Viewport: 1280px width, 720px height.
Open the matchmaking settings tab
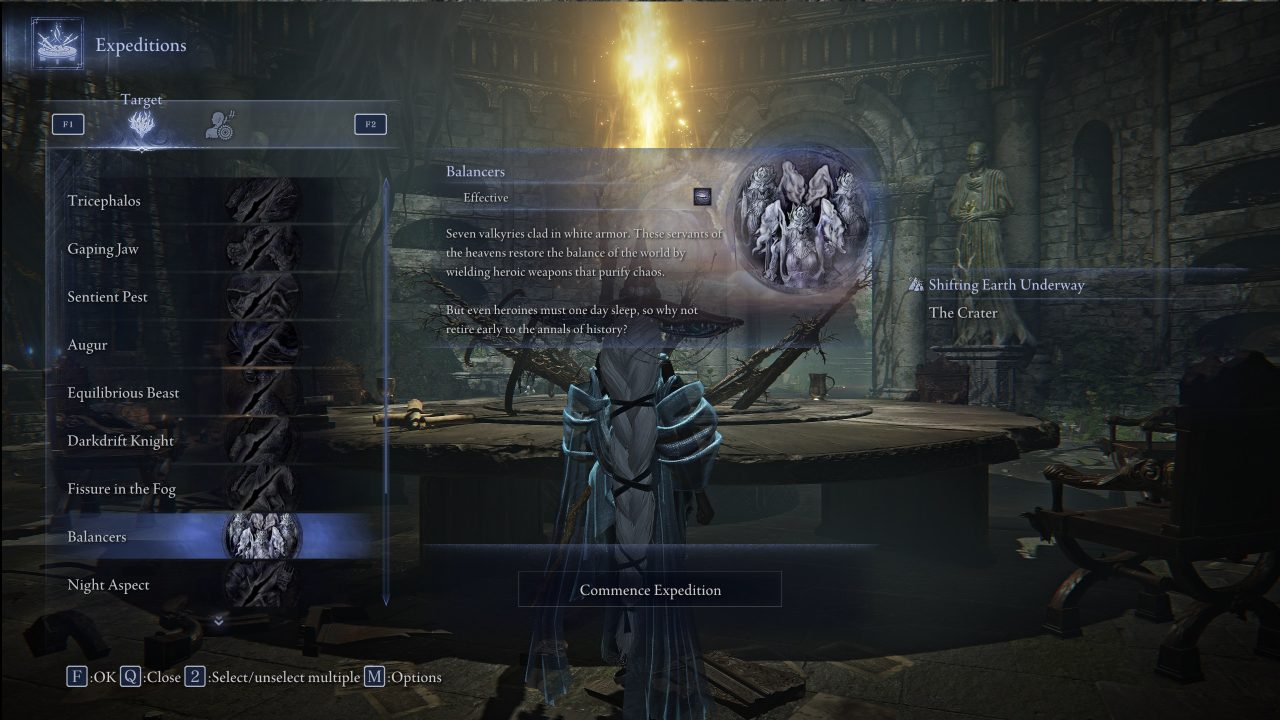(x=219, y=125)
